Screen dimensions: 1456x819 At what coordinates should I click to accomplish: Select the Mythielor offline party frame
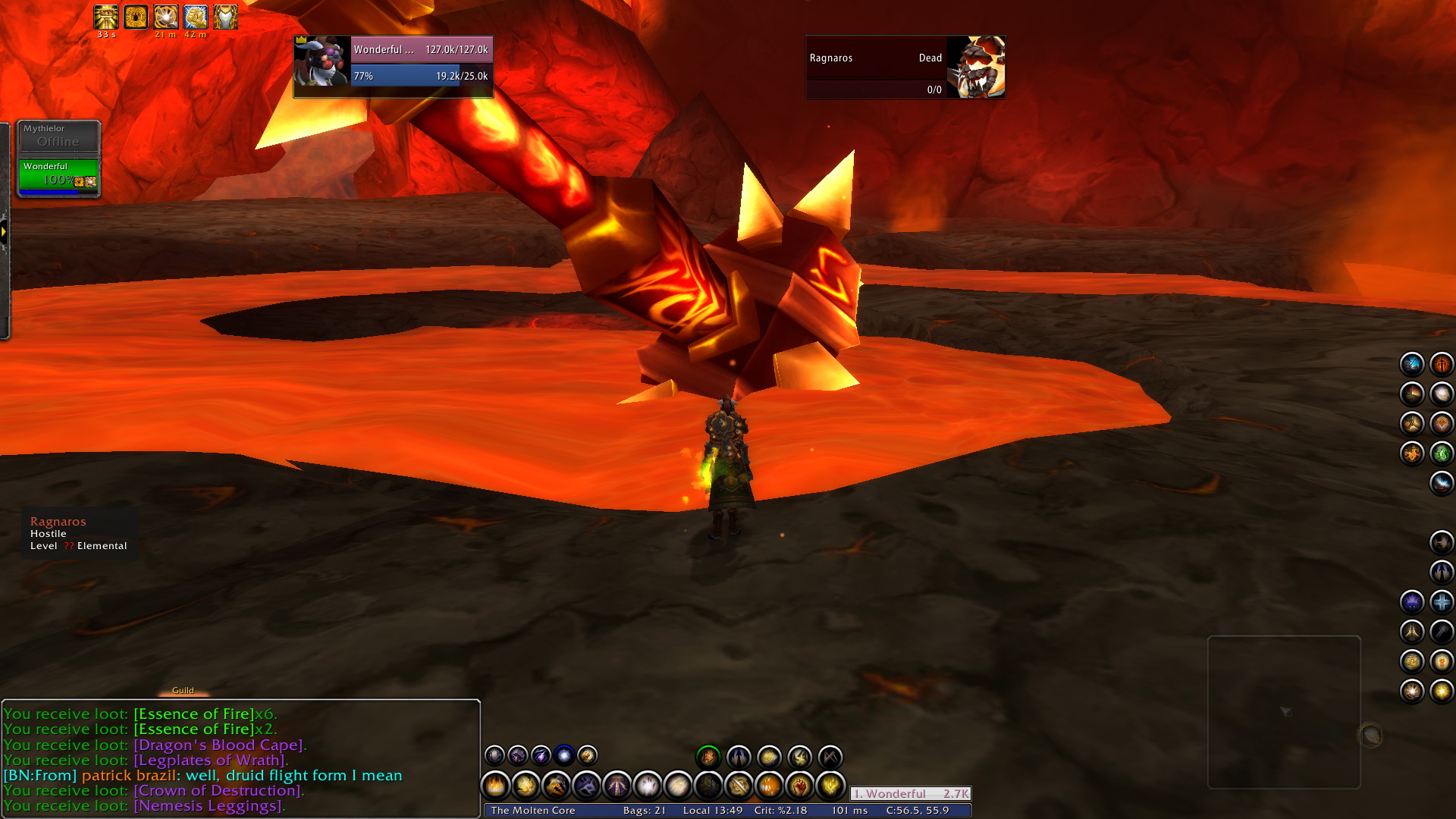click(x=58, y=136)
